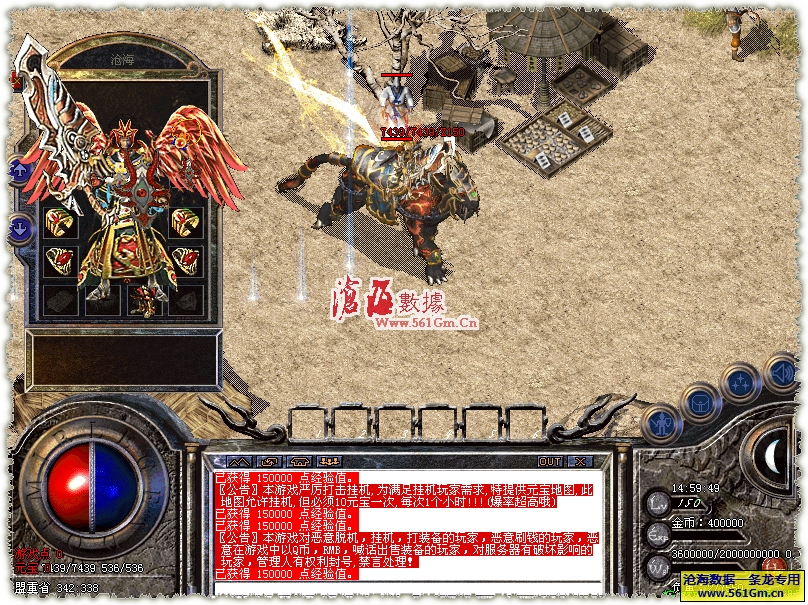Open the group members chat bar icon
The image size is (808, 605).
click(x=329, y=462)
